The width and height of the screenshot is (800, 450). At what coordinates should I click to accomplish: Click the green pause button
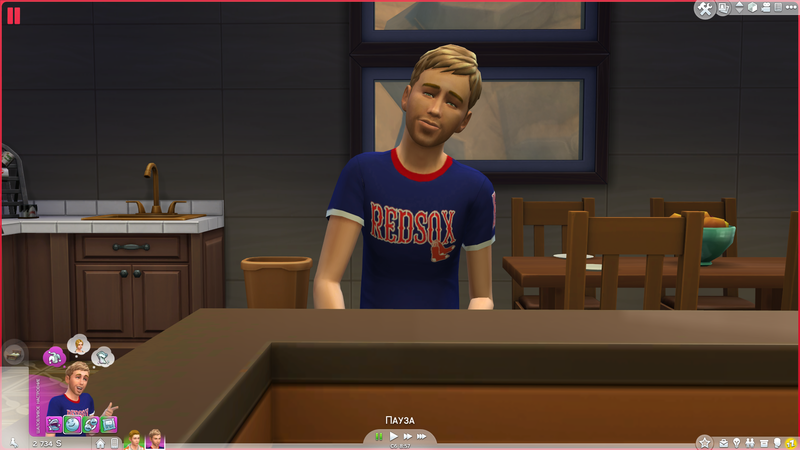pos(379,436)
